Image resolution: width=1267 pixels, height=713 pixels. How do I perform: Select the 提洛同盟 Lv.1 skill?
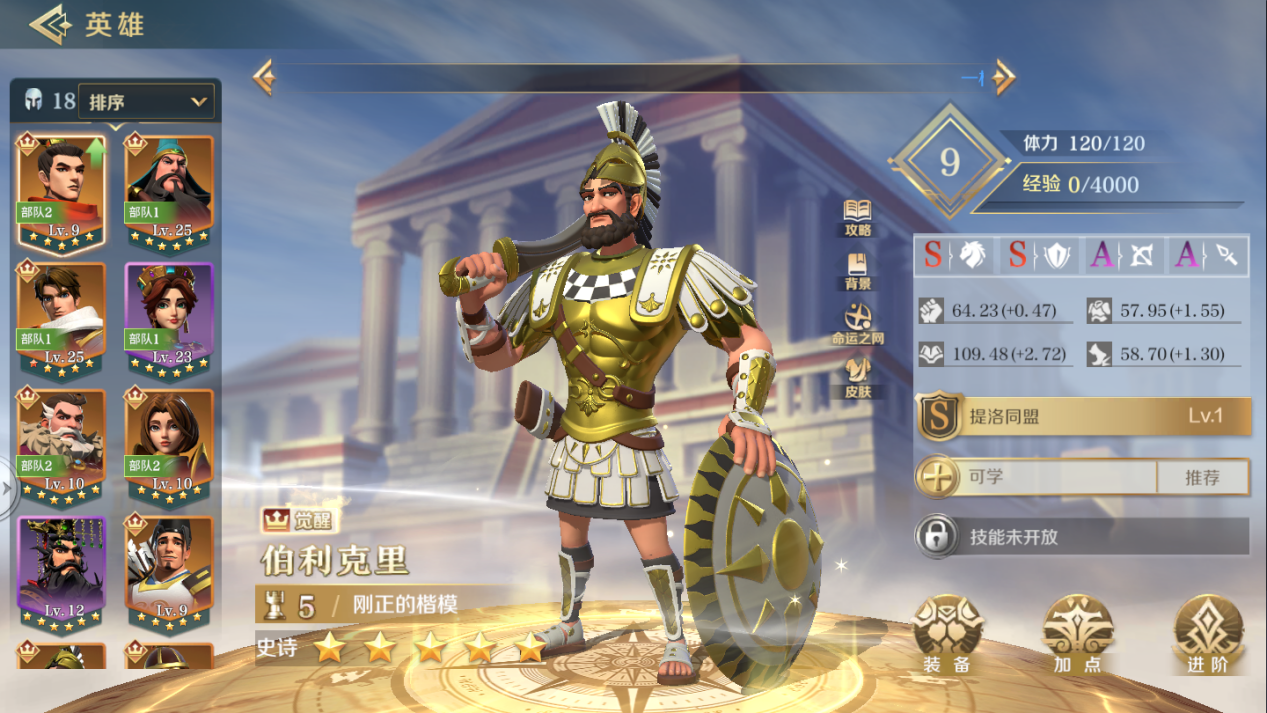coord(1084,416)
